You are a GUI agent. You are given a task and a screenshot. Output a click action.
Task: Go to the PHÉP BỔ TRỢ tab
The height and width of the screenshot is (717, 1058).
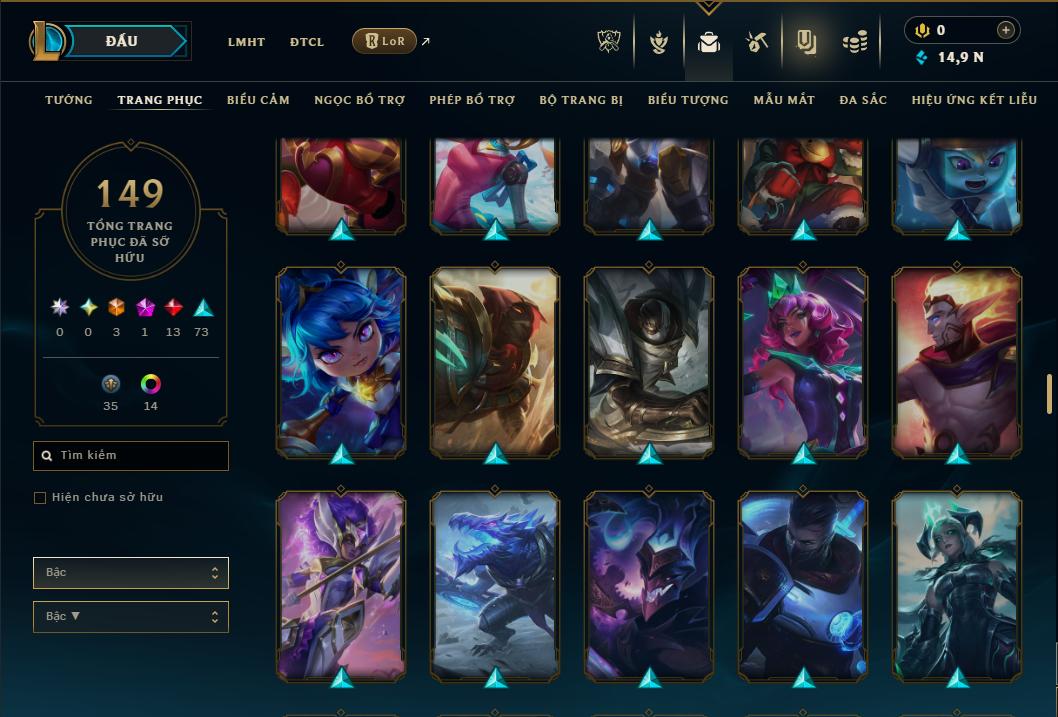tap(472, 100)
